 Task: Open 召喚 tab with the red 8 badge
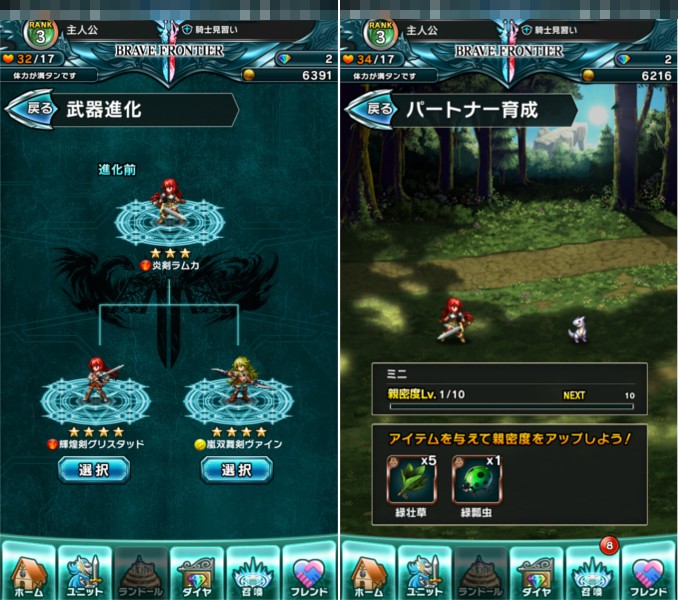pyautogui.click(x=594, y=573)
